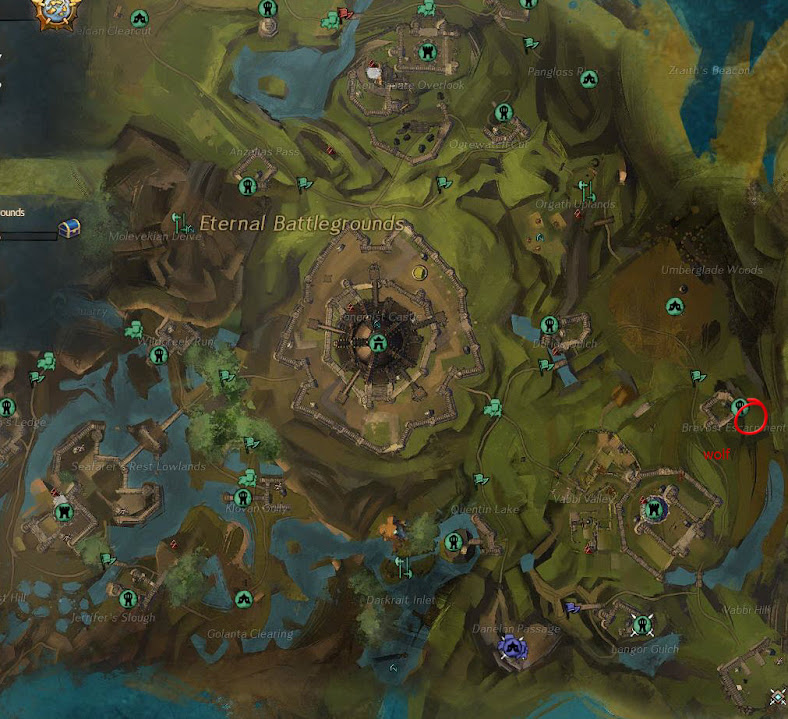Choose the Danelon Passage blue camp marker
The image size is (788, 719).
(513, 648)
